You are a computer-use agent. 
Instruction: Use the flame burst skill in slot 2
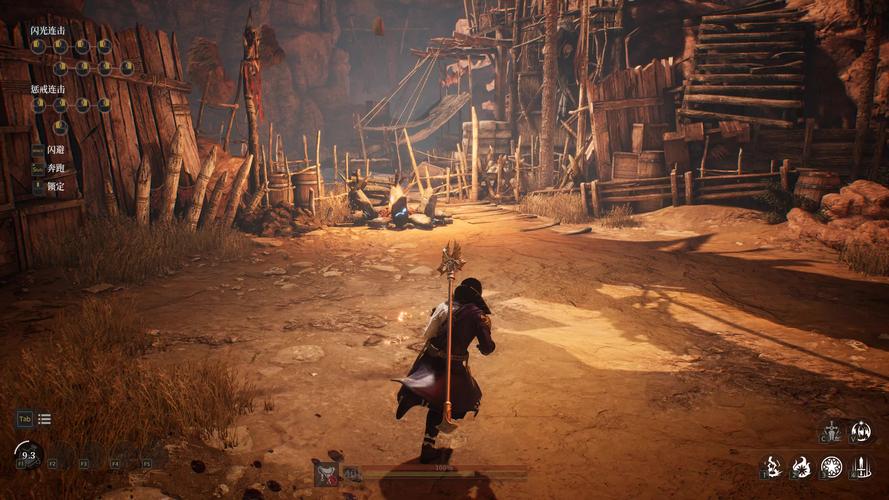802,466
